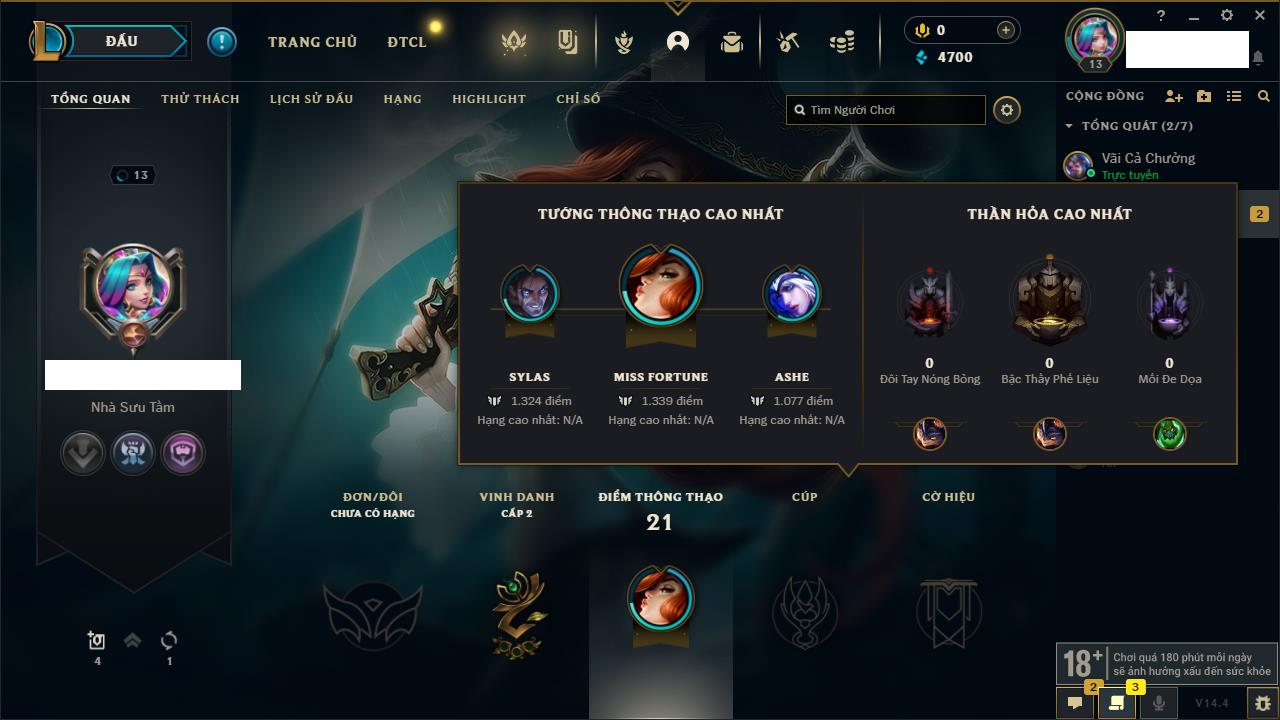This screenshot has width=1280, height=720.
Task: Add RP with the plus button
Action: [x=1006, y=30]
